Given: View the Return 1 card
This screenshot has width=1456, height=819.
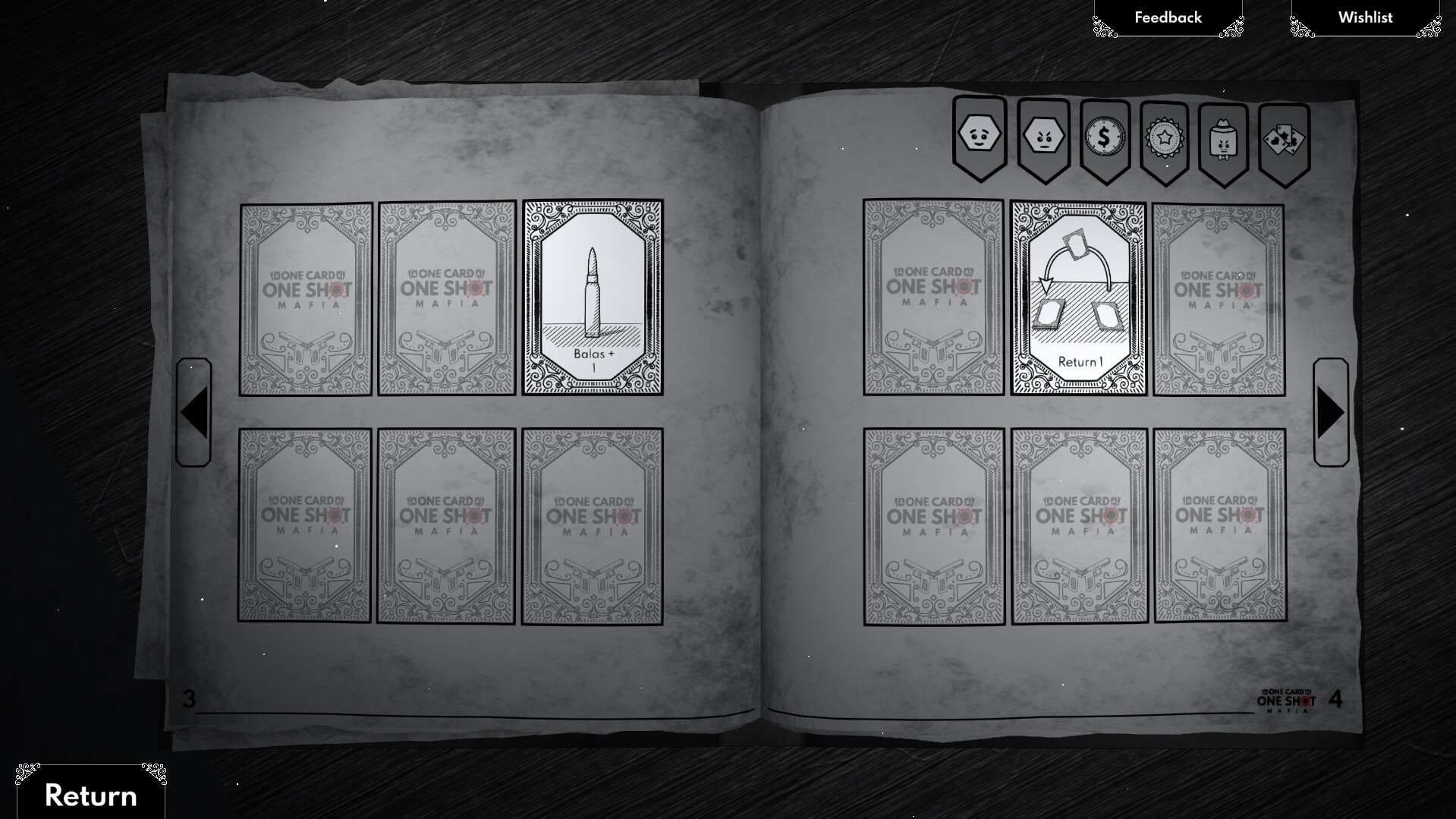Looking at the screenshot, I should click(x=1078, y=298).
